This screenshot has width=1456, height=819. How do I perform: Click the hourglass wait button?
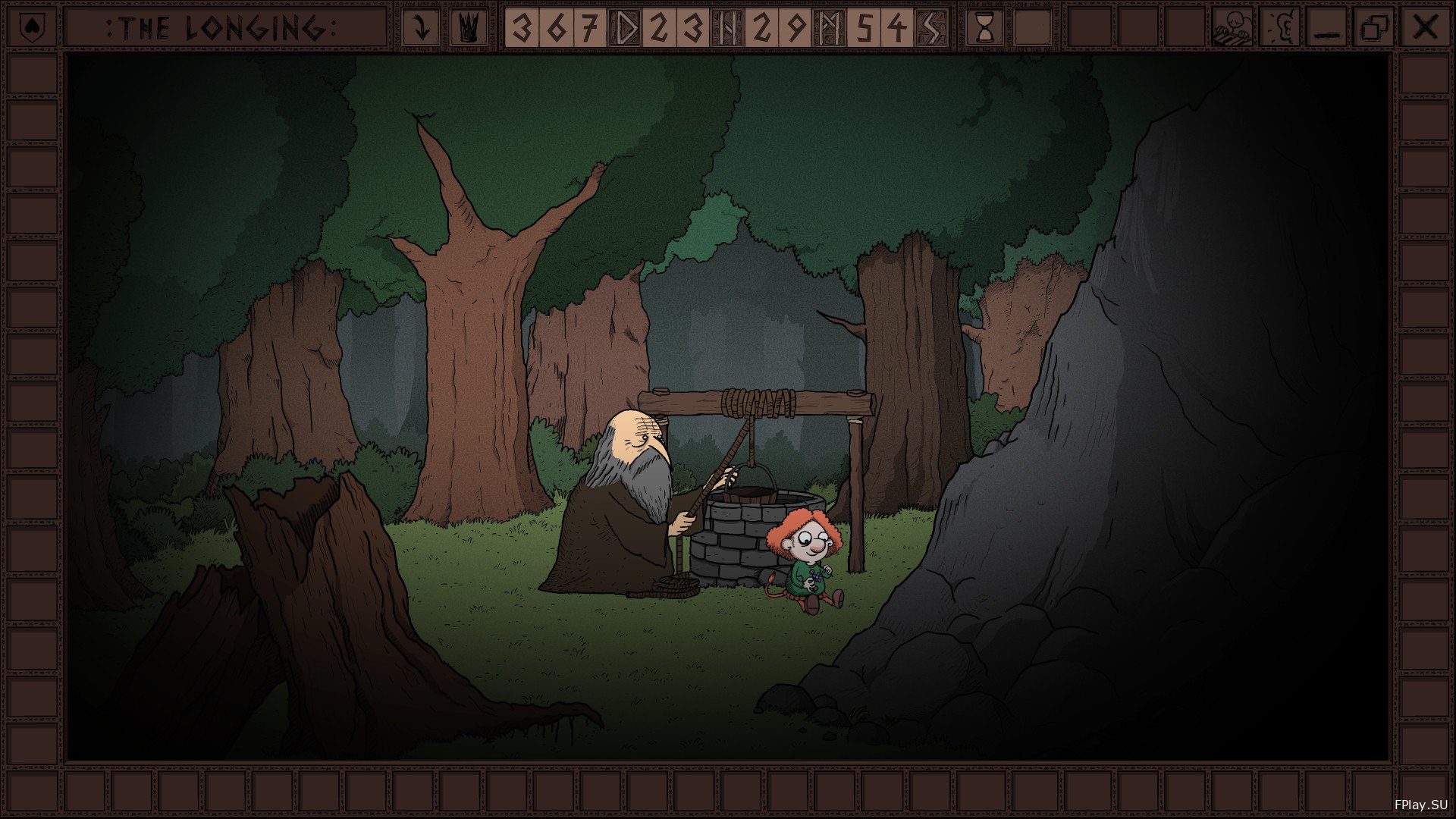pos(985,28)
